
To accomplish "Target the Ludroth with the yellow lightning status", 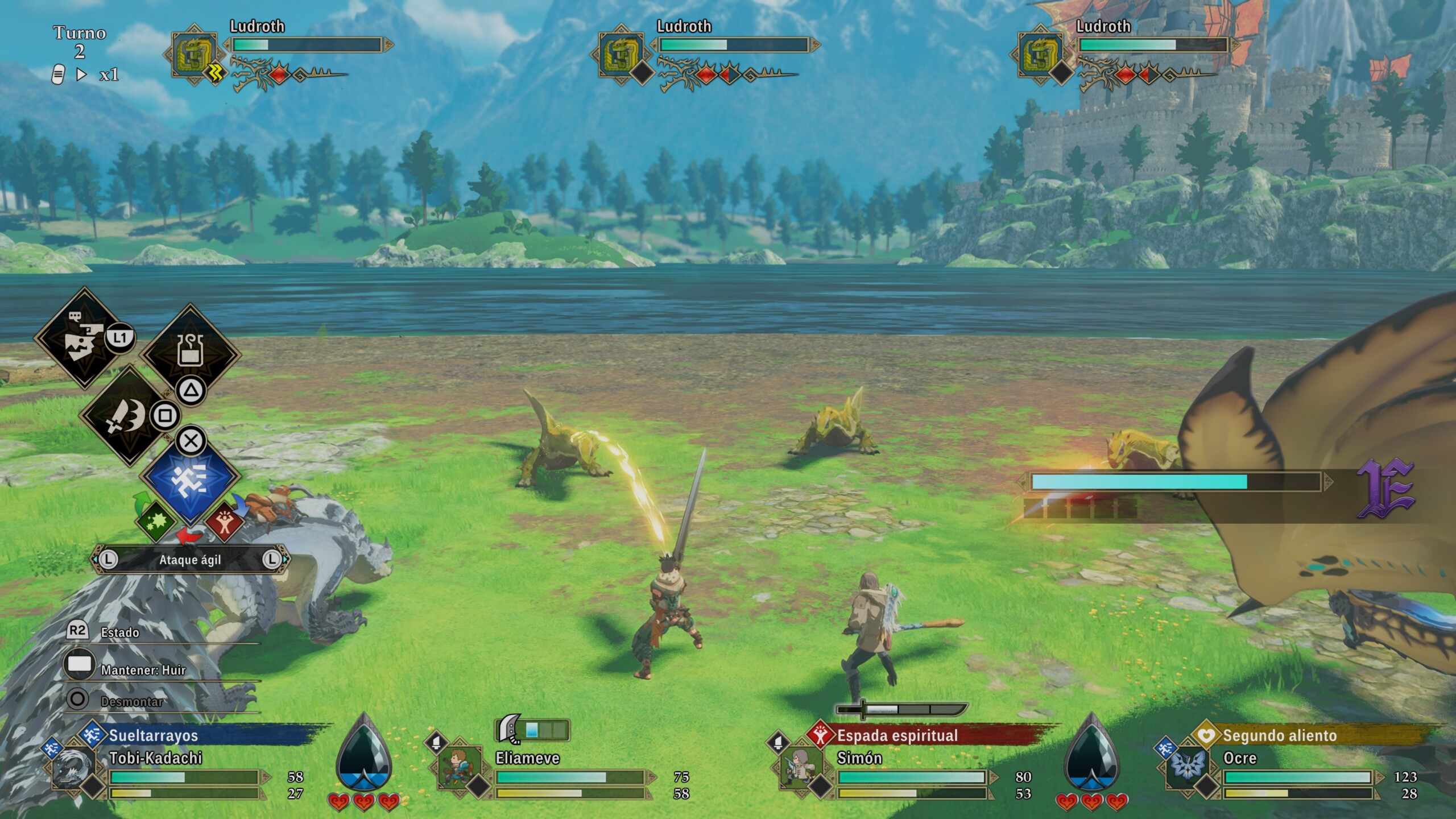I will coord(195,55).
